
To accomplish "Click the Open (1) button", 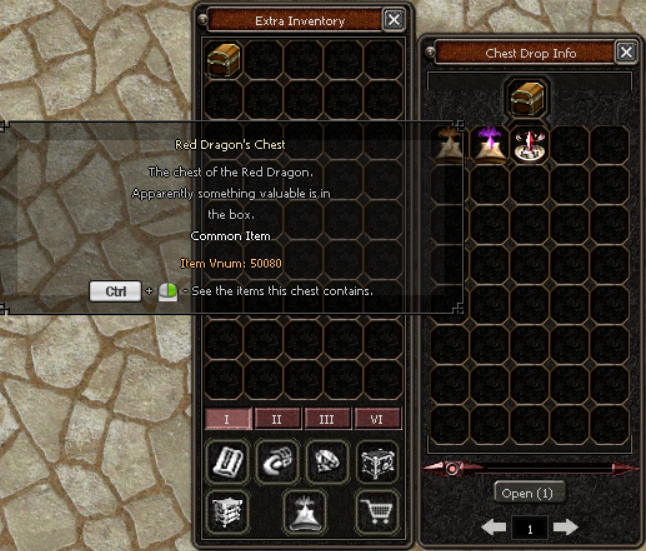I will pos(530,493).
